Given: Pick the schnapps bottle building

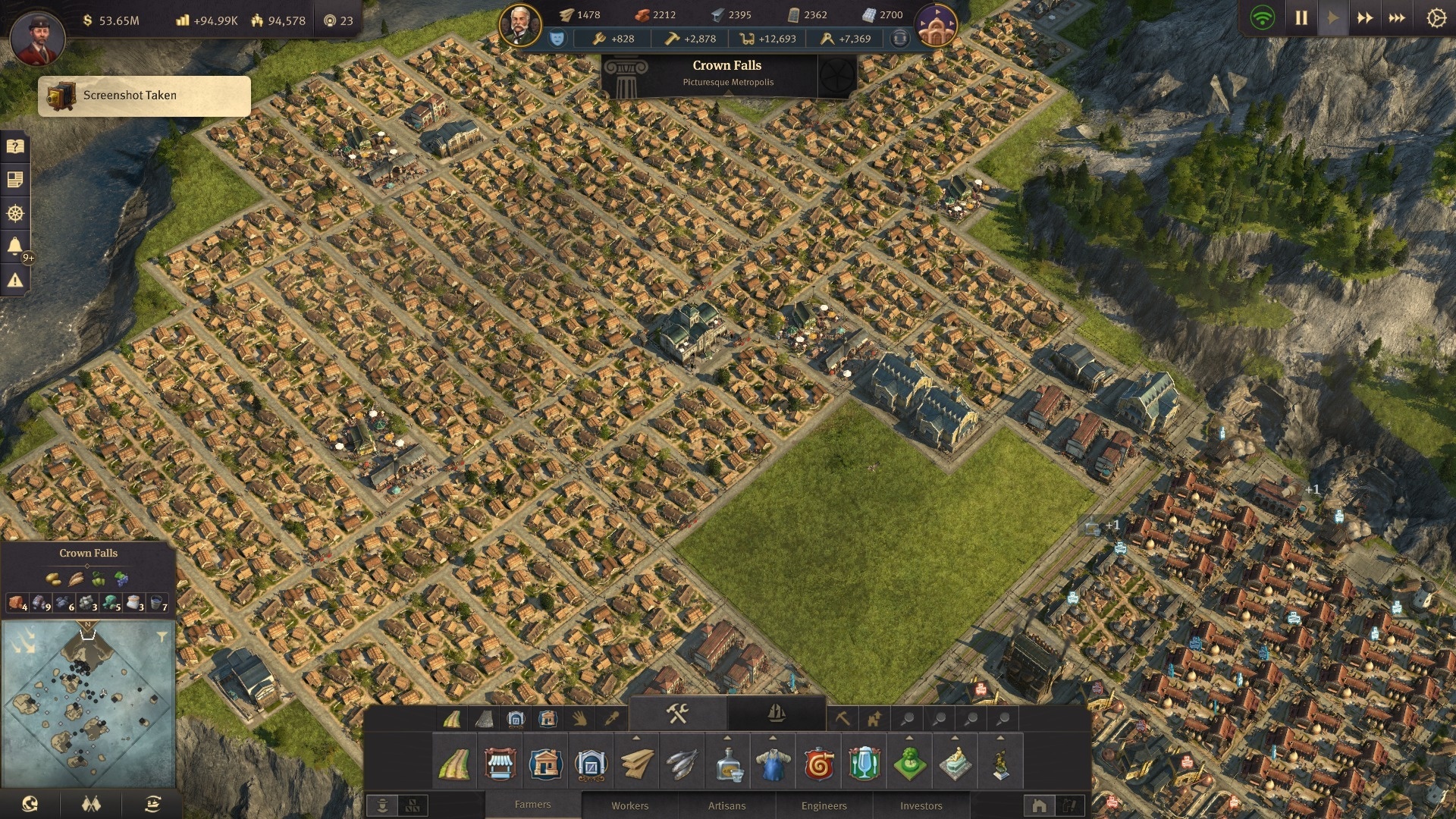Looking at the screenshot, I should tap(727, 764).
